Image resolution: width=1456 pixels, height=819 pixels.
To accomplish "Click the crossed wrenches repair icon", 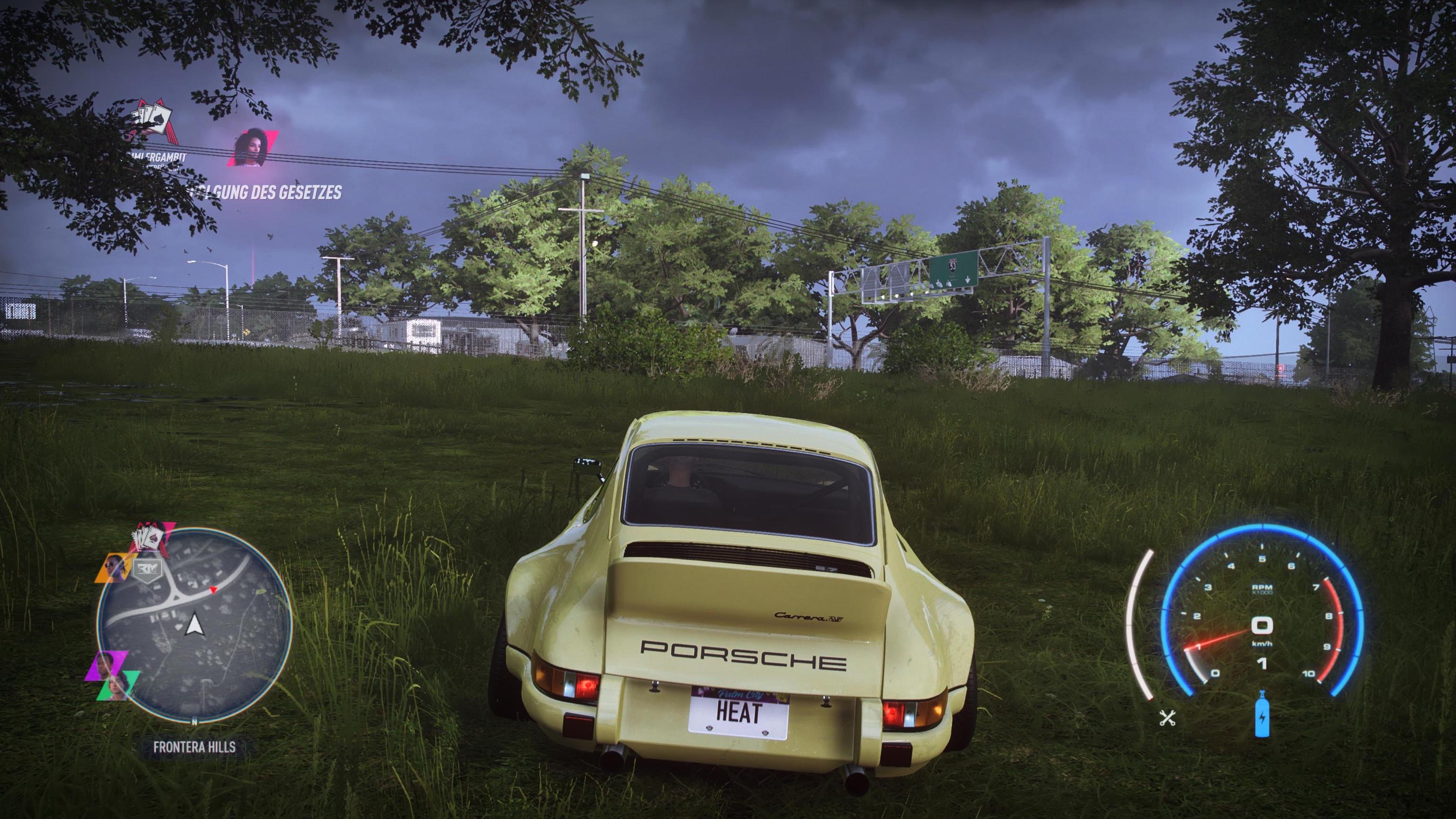I will click(x=1166, y=718).
